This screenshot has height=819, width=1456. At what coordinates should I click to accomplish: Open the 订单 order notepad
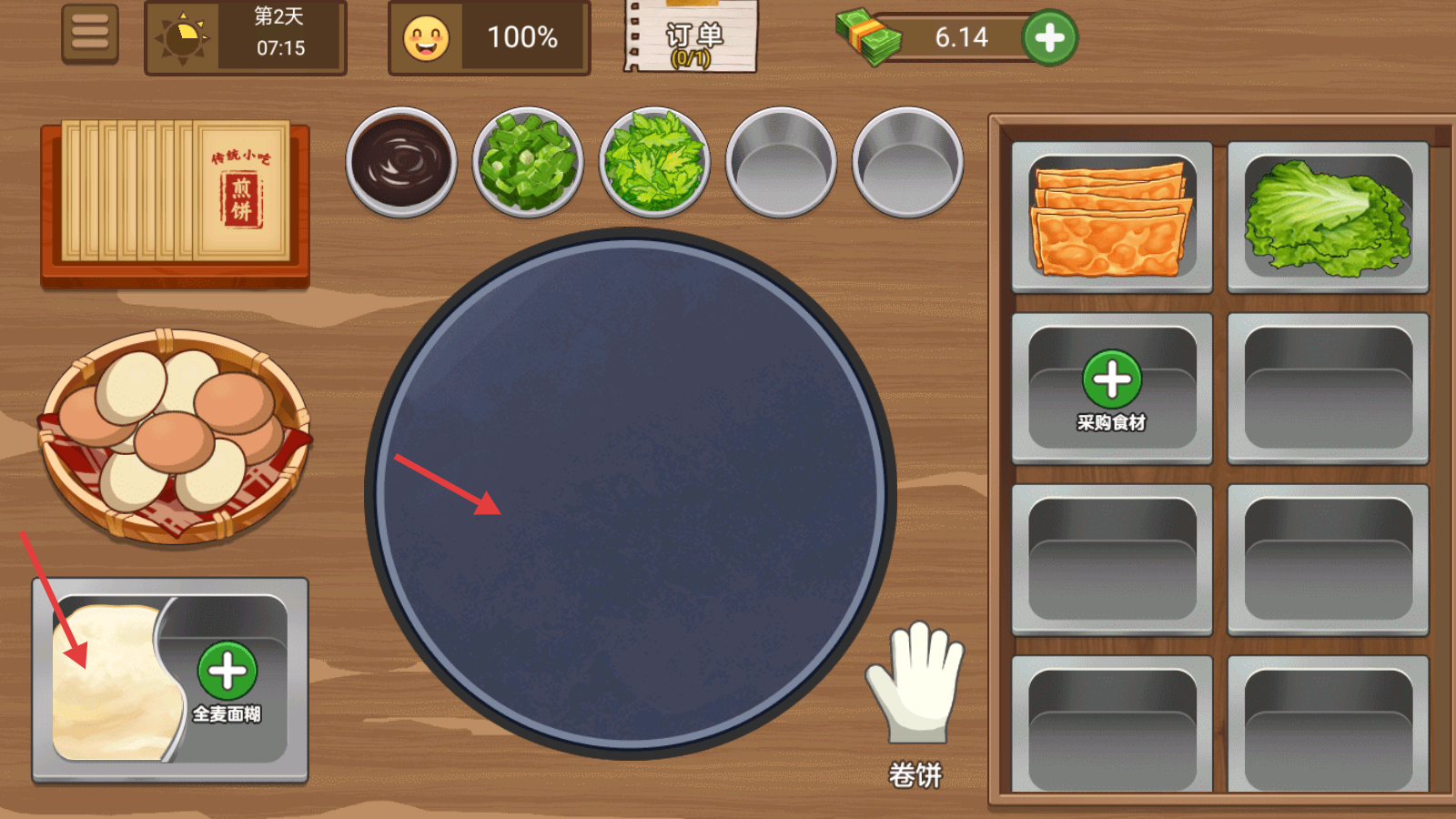pyautogui.click(x=692, y=38)
